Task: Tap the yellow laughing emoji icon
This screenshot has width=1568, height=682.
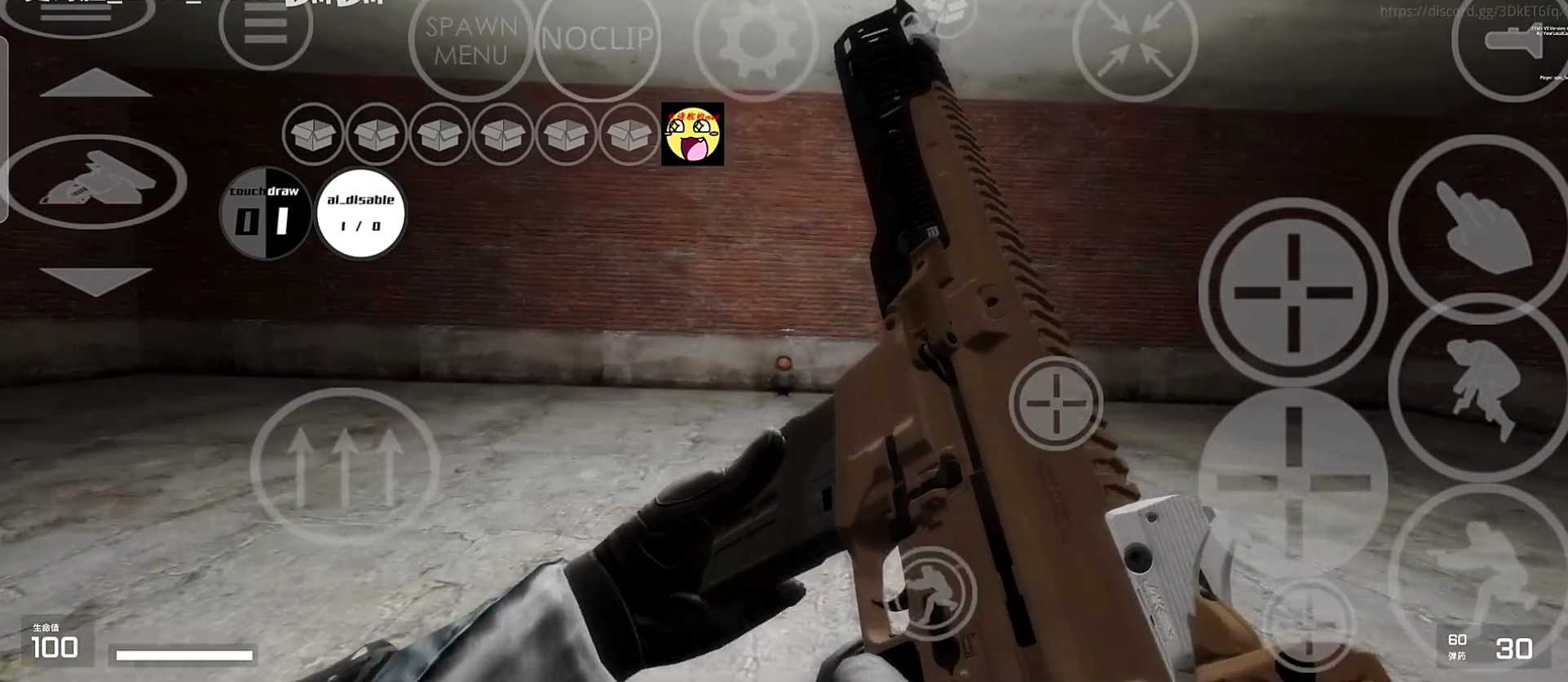Action: pos(692,135)
